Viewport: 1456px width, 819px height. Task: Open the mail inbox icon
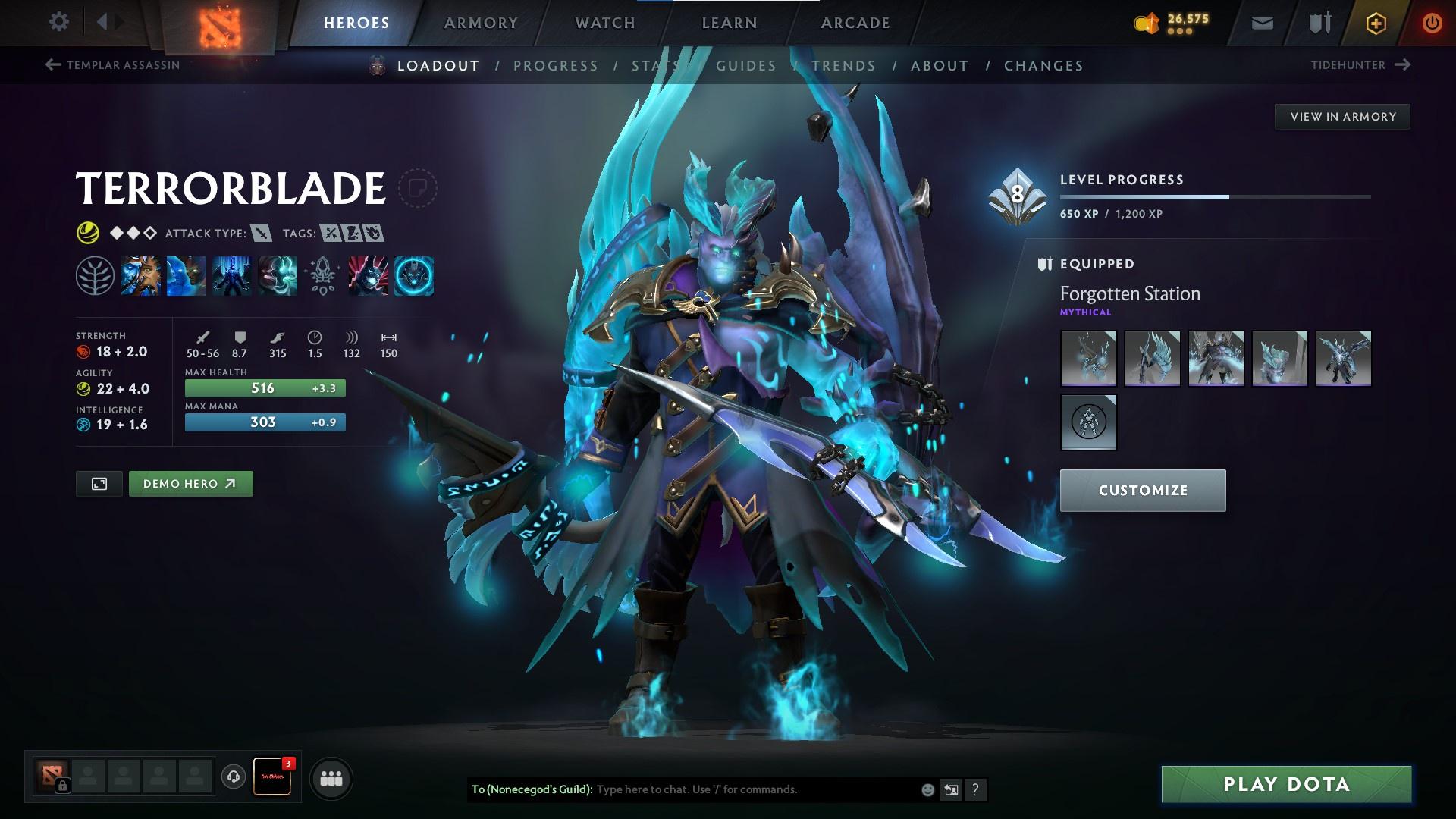[1262, 23]
